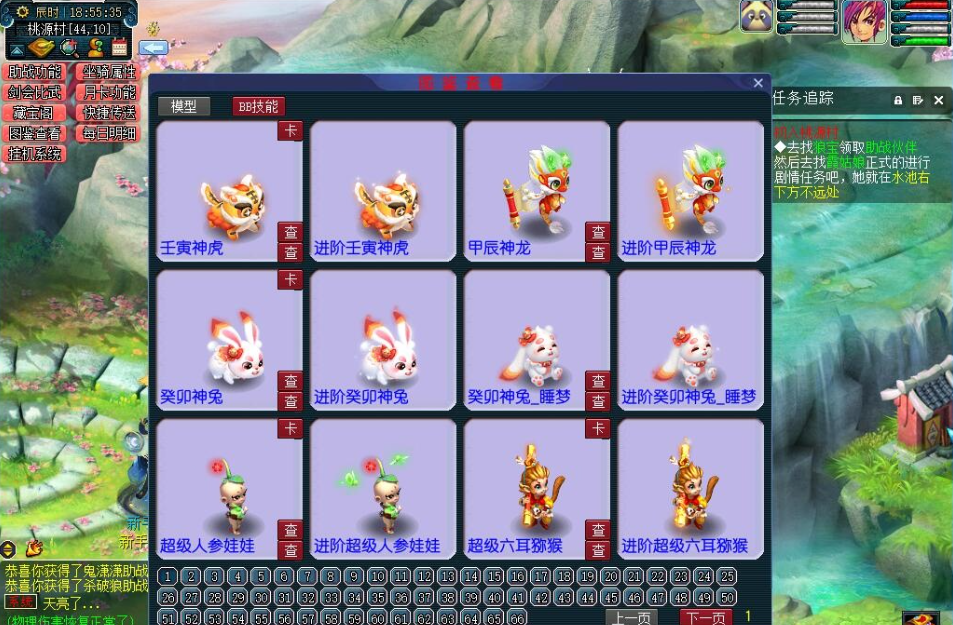This screenshot has height=625, width=953.
Task: Activate the 快捷传送 quick teleport button
Action: click(x=109, y=113)
